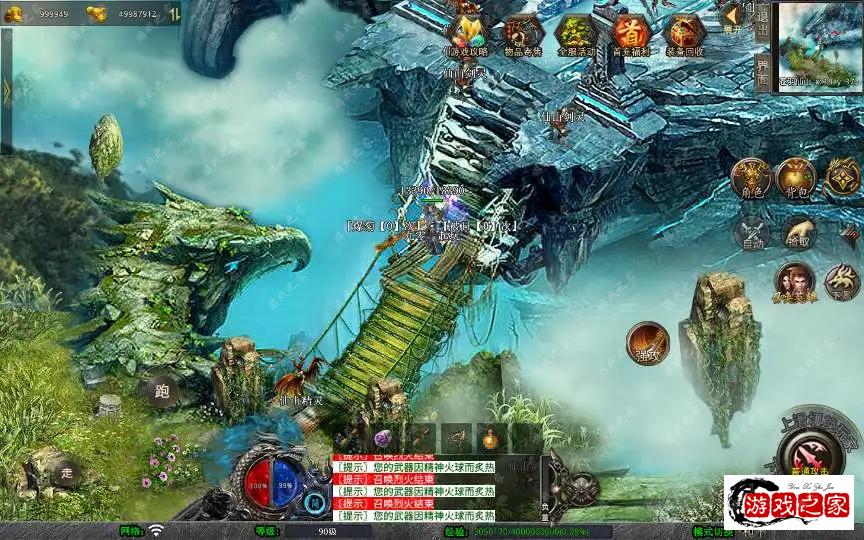Dismount using the 下马 horse button
The width and height of the screenshot is (864, 540).
[842, 283]
